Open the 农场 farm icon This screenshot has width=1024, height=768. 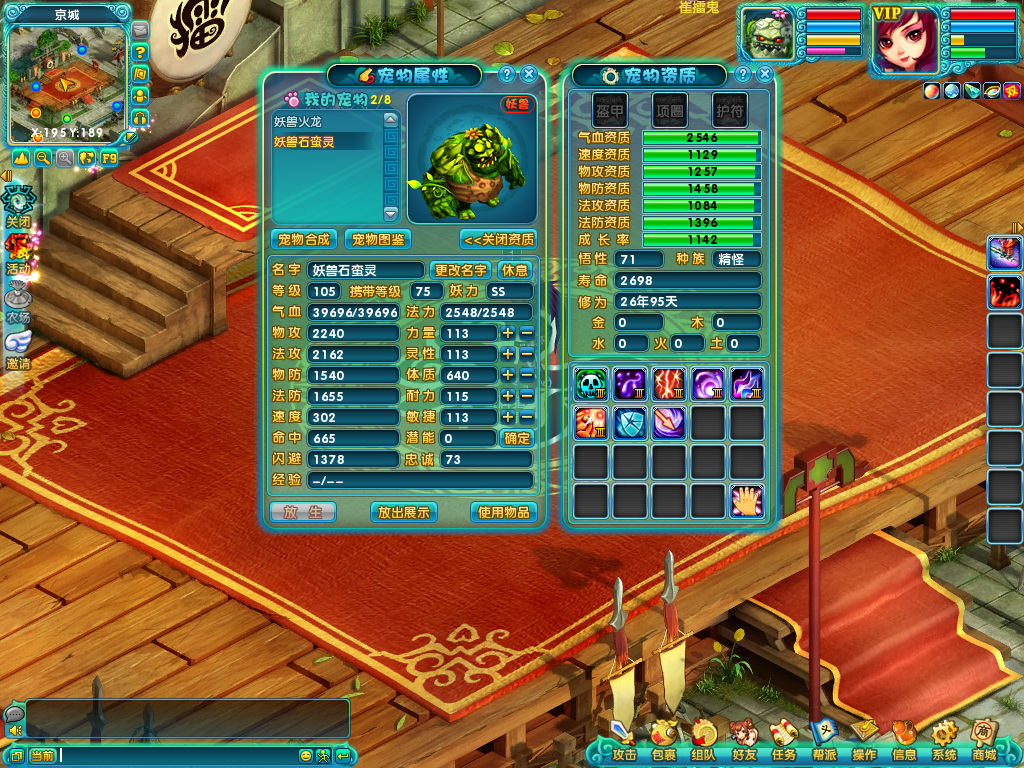(18, 300)
